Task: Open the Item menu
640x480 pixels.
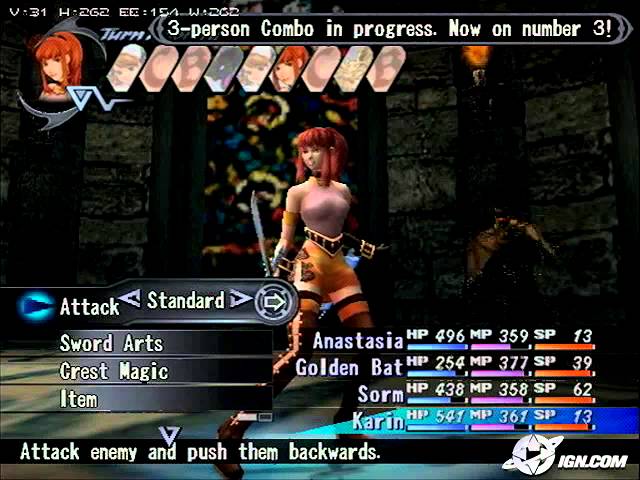Action: click(79, 399)
